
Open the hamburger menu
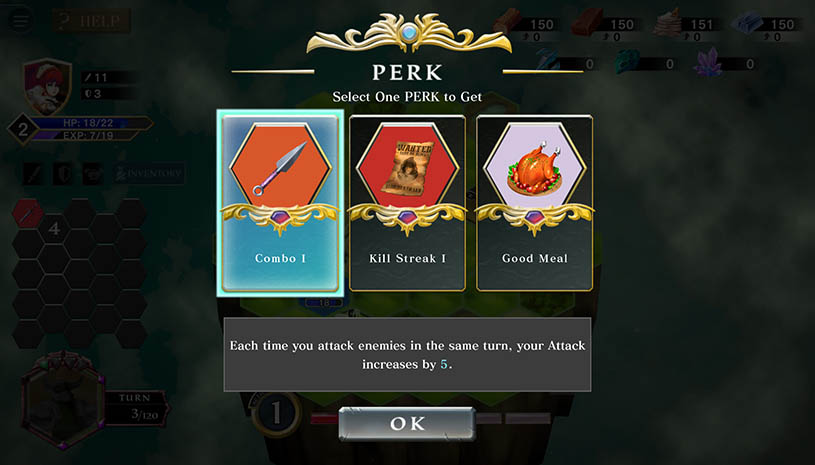(20, 21)
